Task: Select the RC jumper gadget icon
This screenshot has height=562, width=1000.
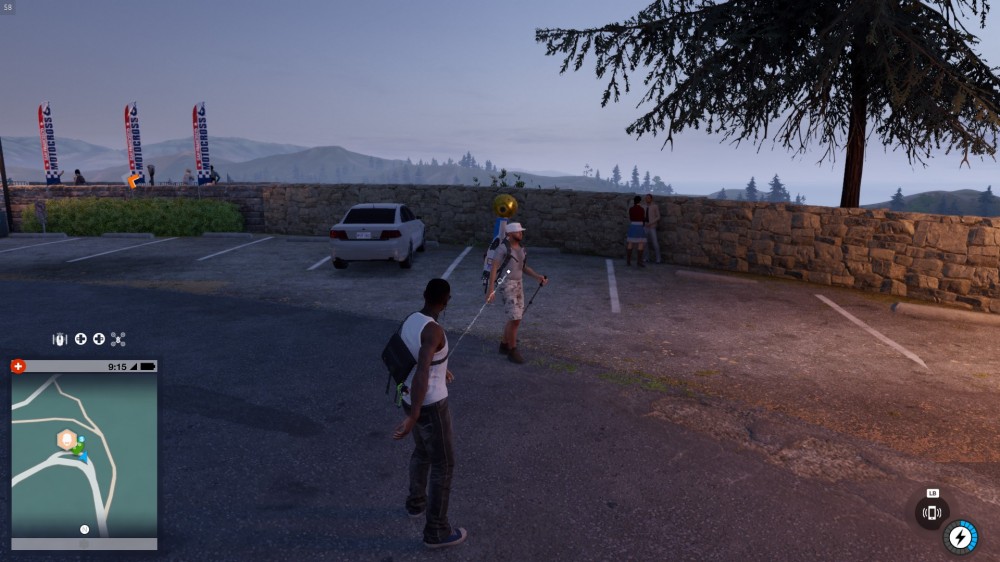Action: [x=60, y=340]
